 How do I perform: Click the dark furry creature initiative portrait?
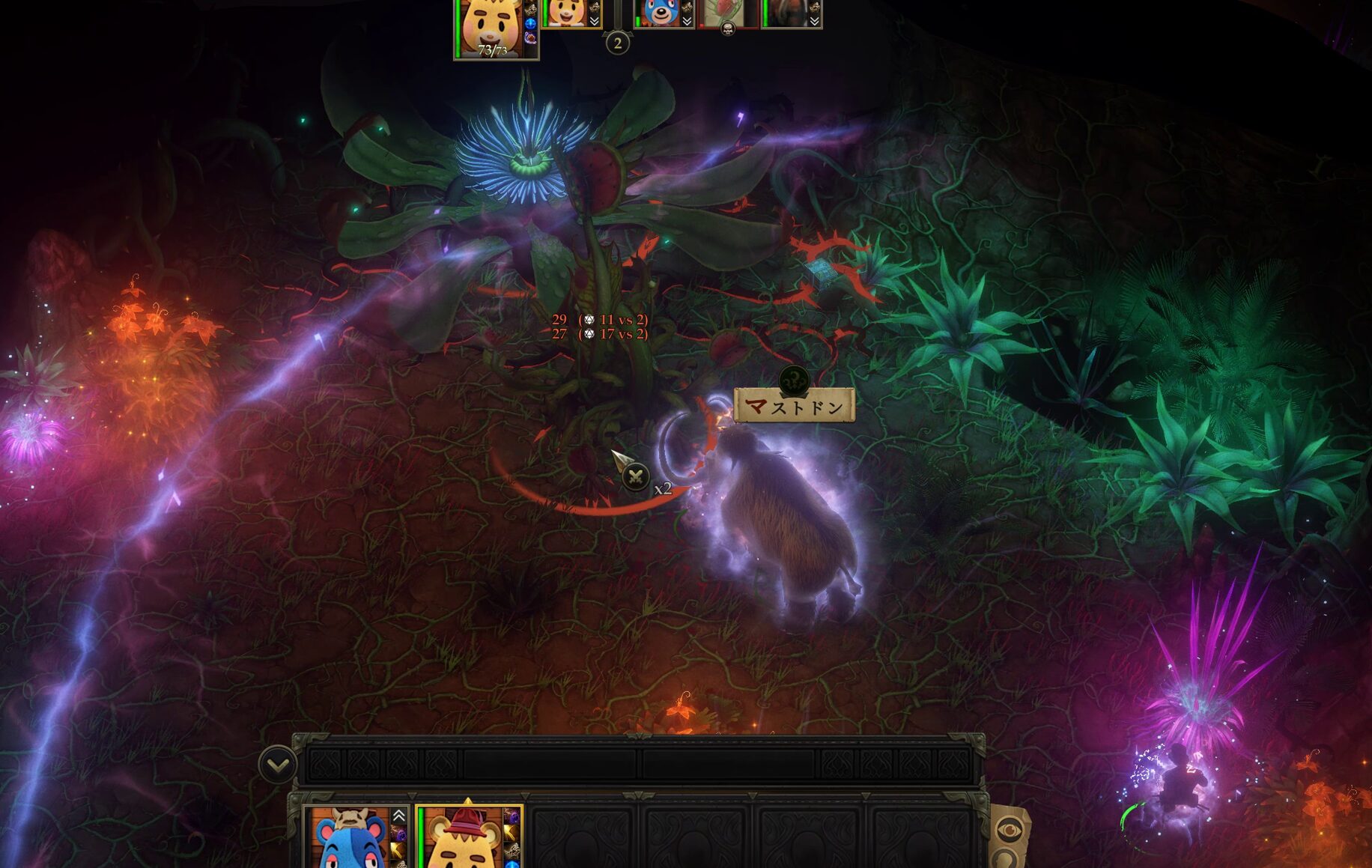[x=789, y=13]
